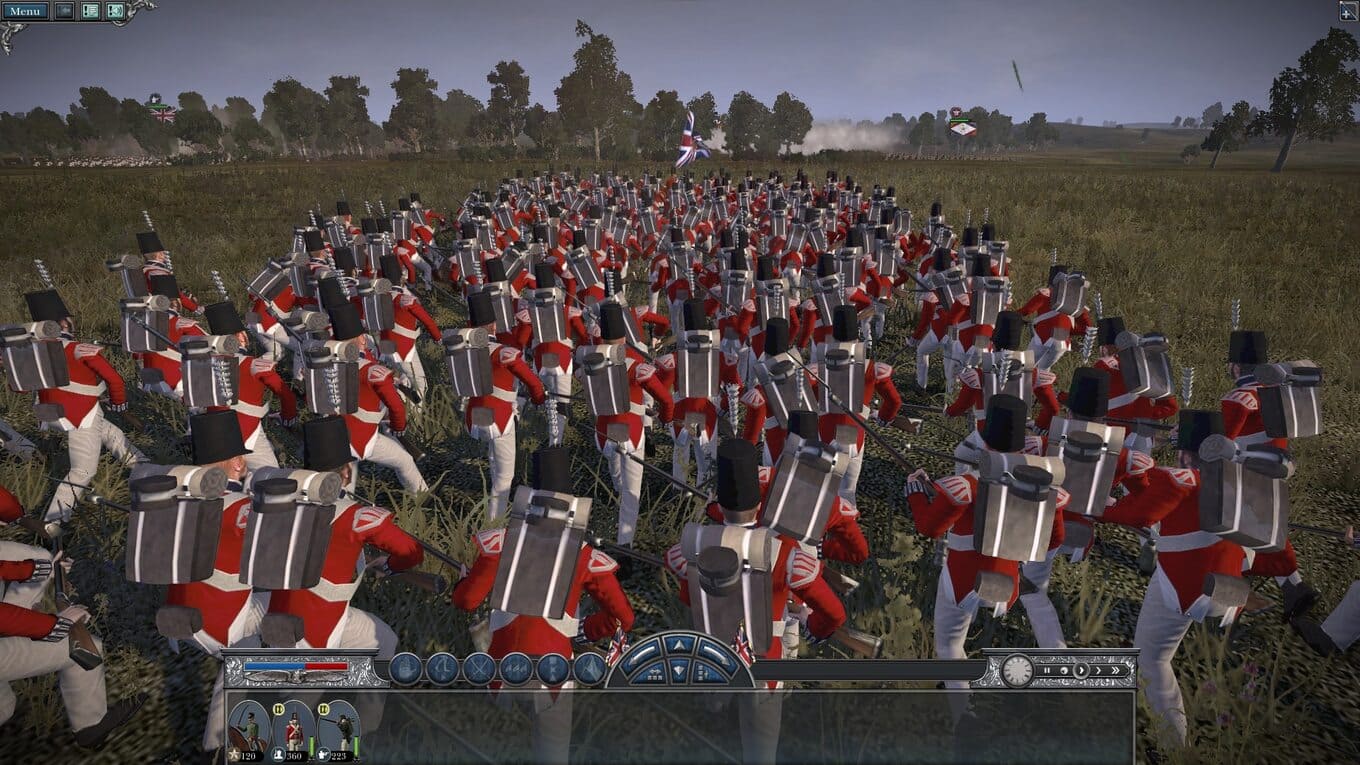The height and width of the screenshot is (765, 1360).
Task: Set battle speed to single fast-forward
Action: (x=1097, y=670)
